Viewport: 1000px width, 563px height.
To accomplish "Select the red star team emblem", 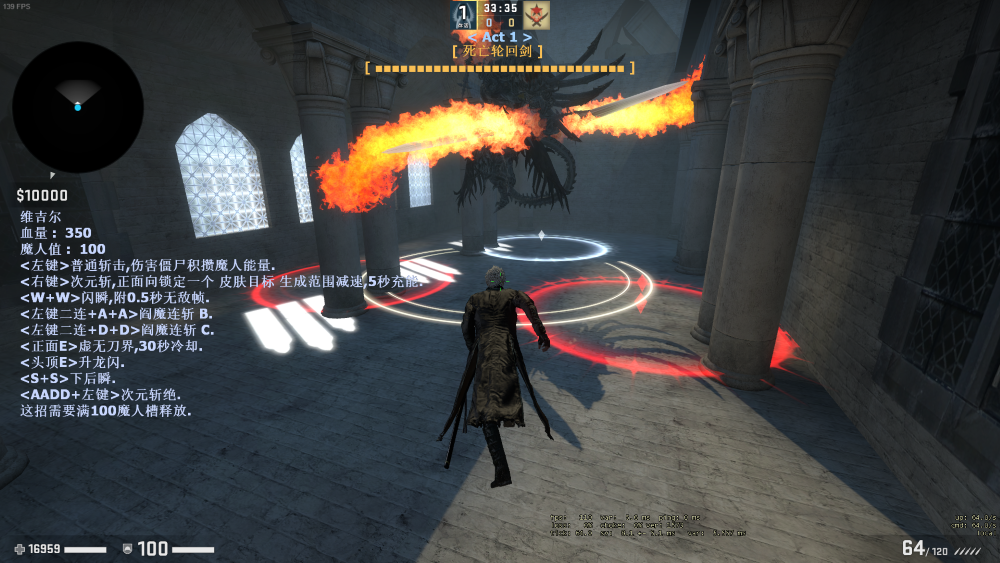I will (x=536, y=15).
